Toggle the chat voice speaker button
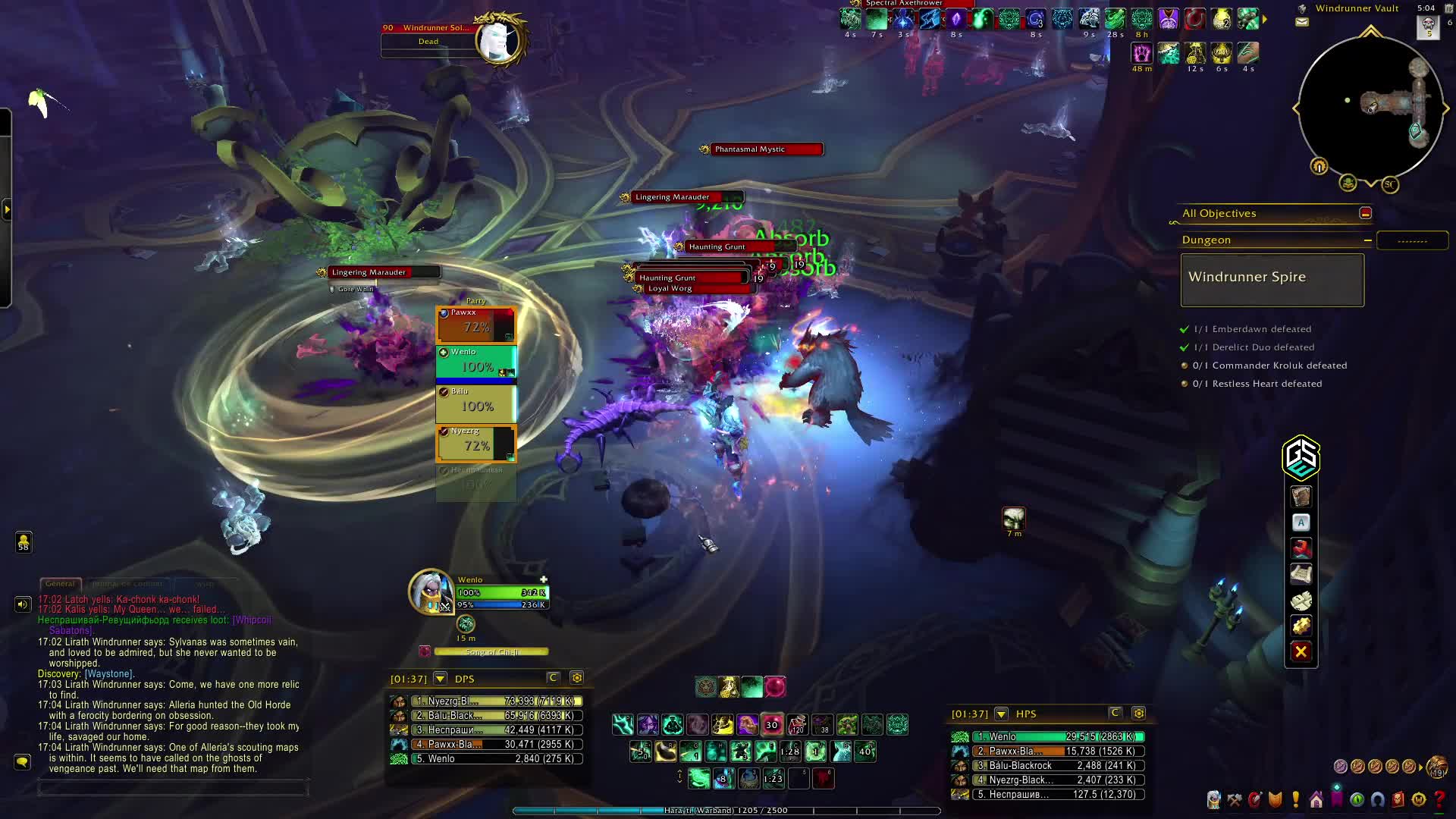This screenshot has width=1456, height=819. point(23,604)
